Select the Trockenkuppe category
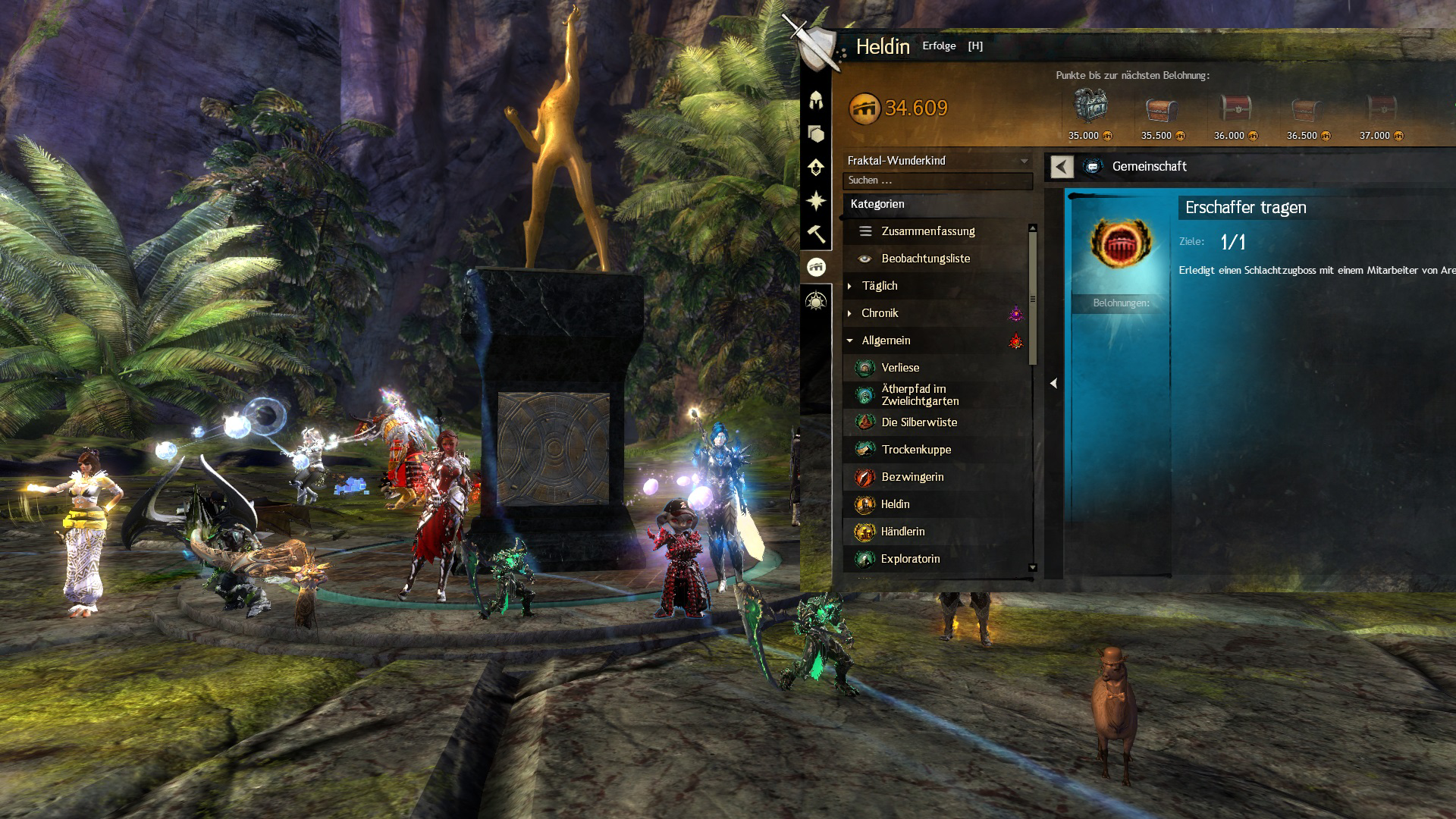The height and width of the screenshot is (819, 1456). (x=915, y=450)
